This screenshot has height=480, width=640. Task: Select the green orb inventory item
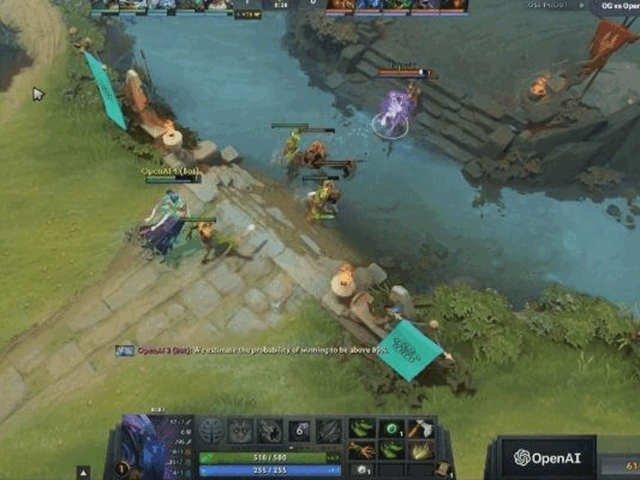[x=391, y=430]
